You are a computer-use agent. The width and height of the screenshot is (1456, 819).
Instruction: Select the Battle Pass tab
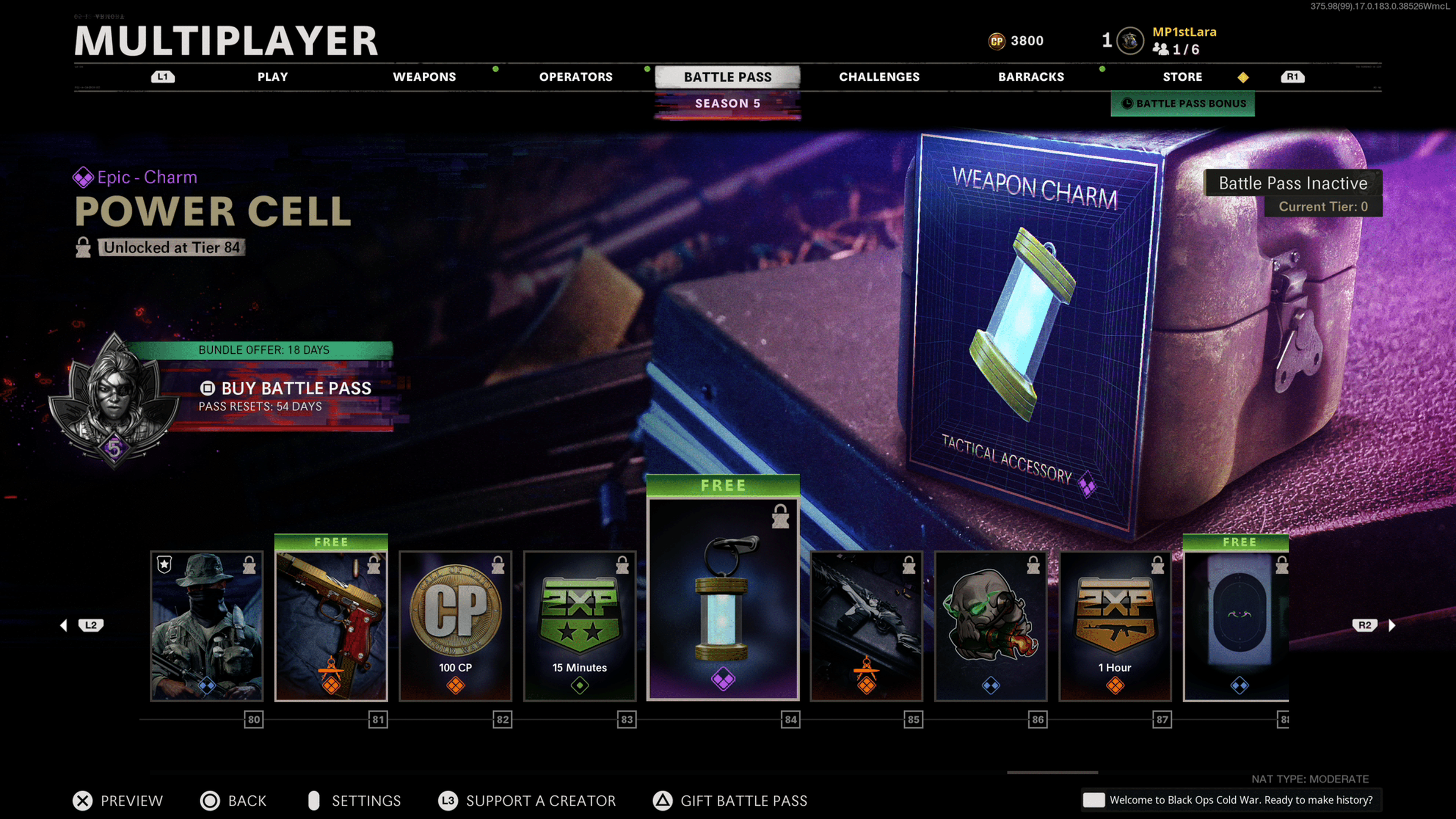pos(728,77)
